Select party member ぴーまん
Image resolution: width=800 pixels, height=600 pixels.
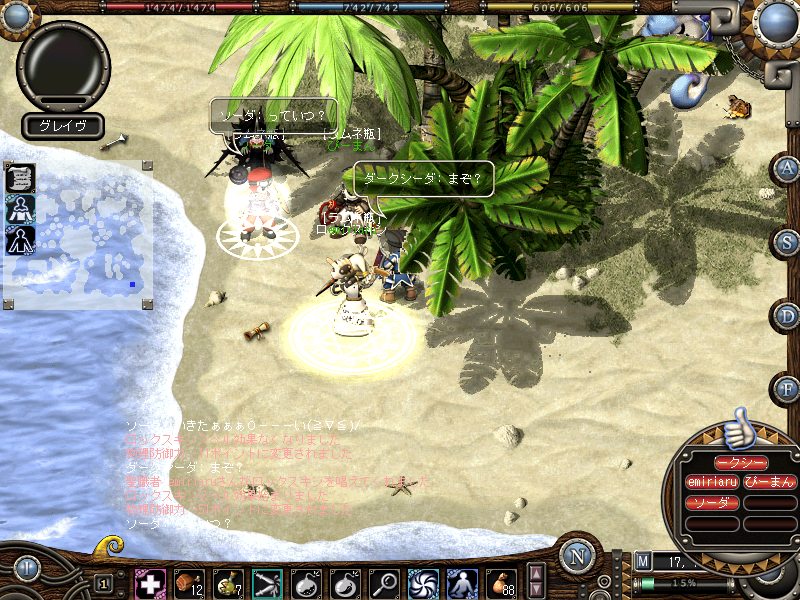pos(769,482)
